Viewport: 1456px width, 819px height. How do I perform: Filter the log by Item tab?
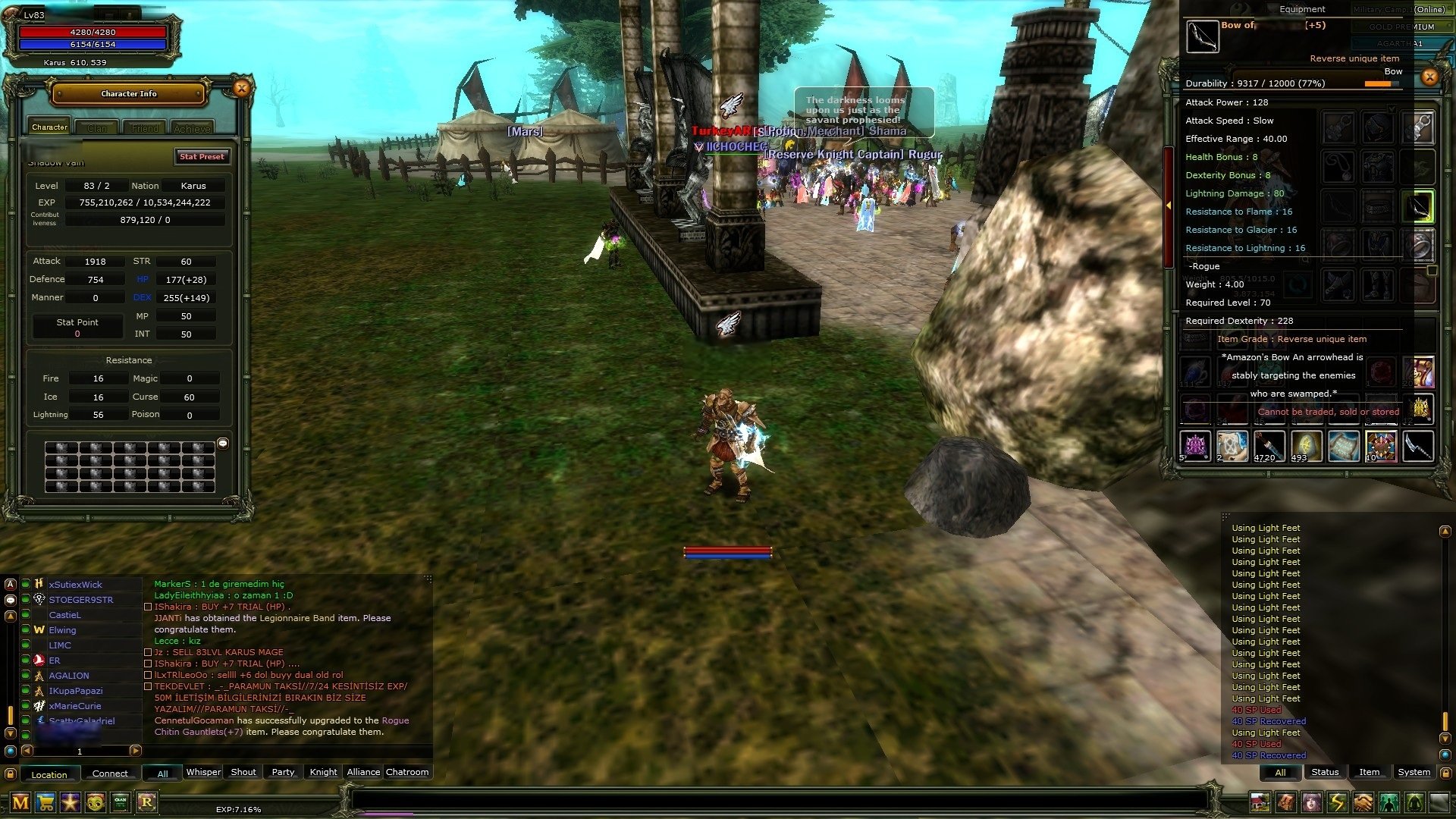[x=1369, y=772]
